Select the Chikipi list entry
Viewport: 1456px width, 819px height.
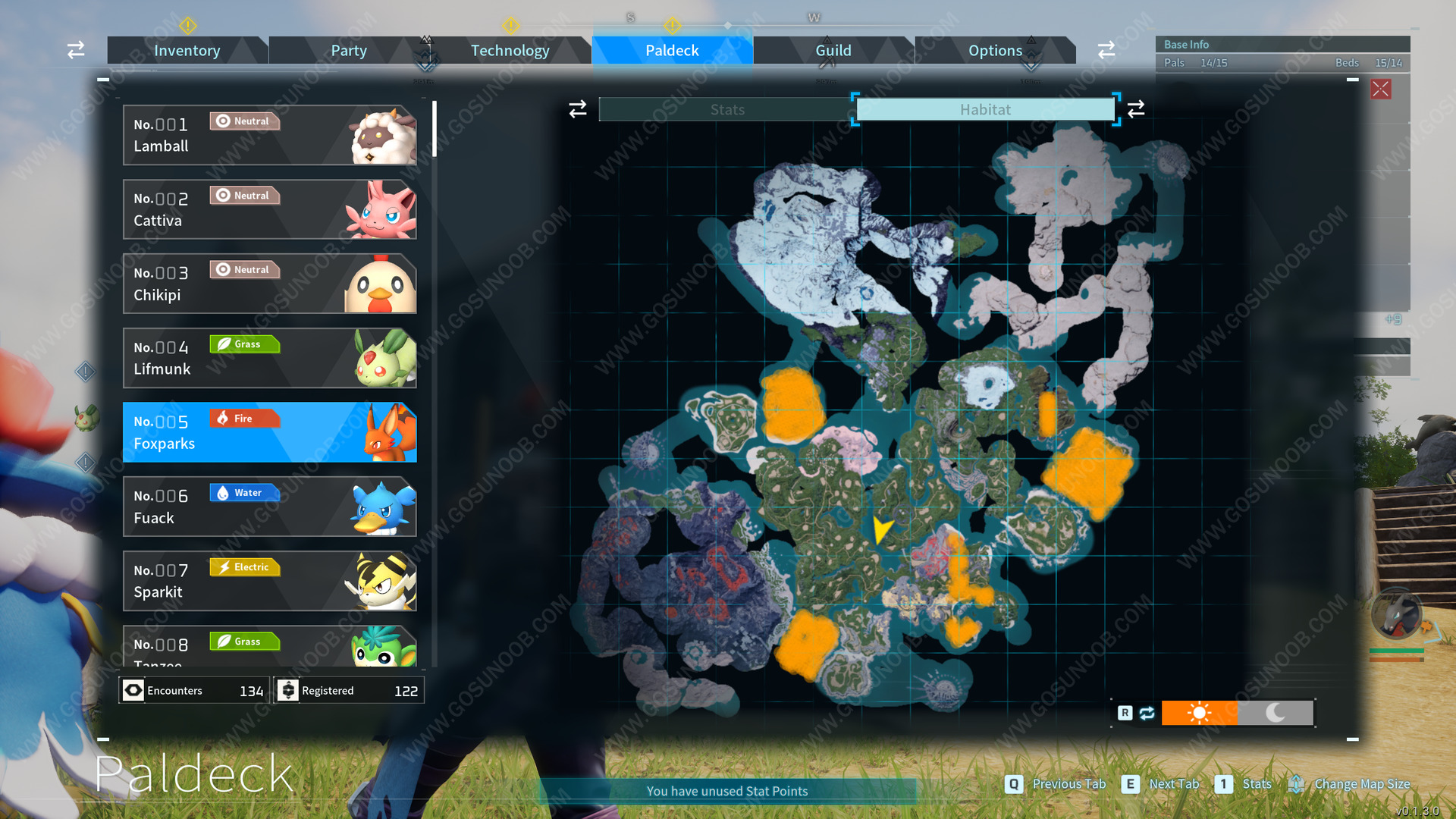point(269,284)
